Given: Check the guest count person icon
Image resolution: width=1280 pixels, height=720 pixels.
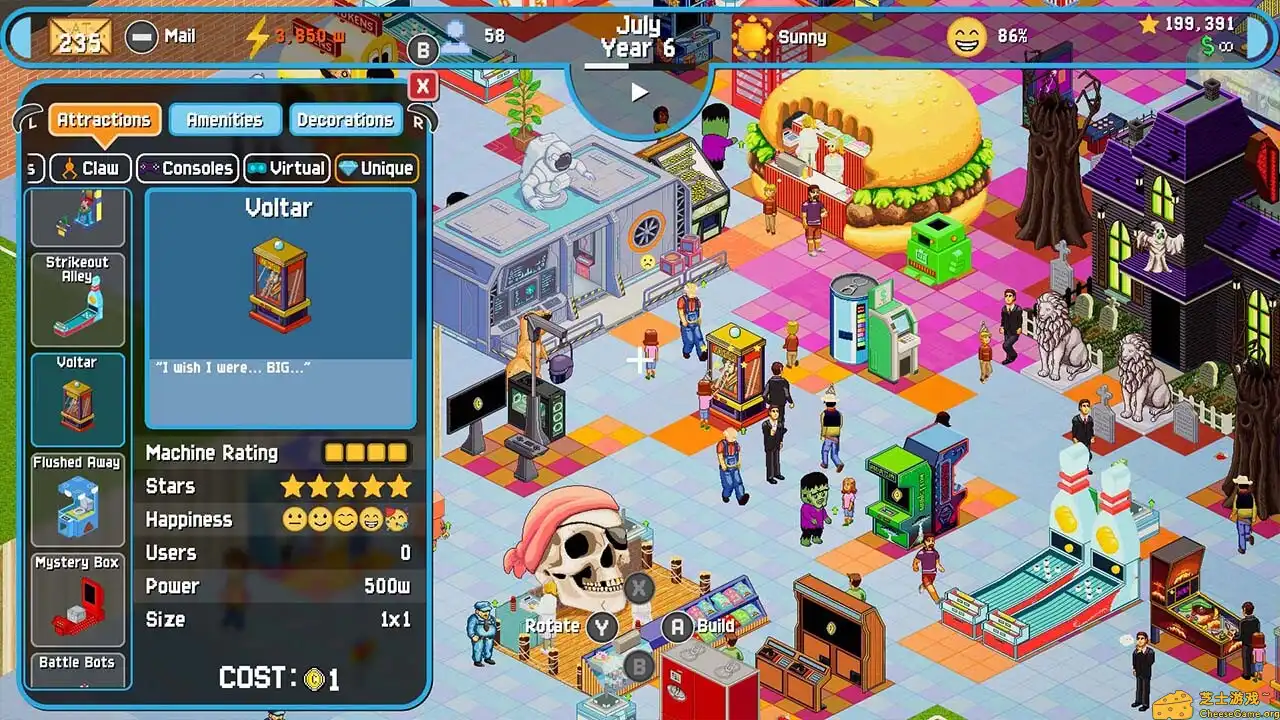Looking at the screenshot, I should [x=456, y=36].
